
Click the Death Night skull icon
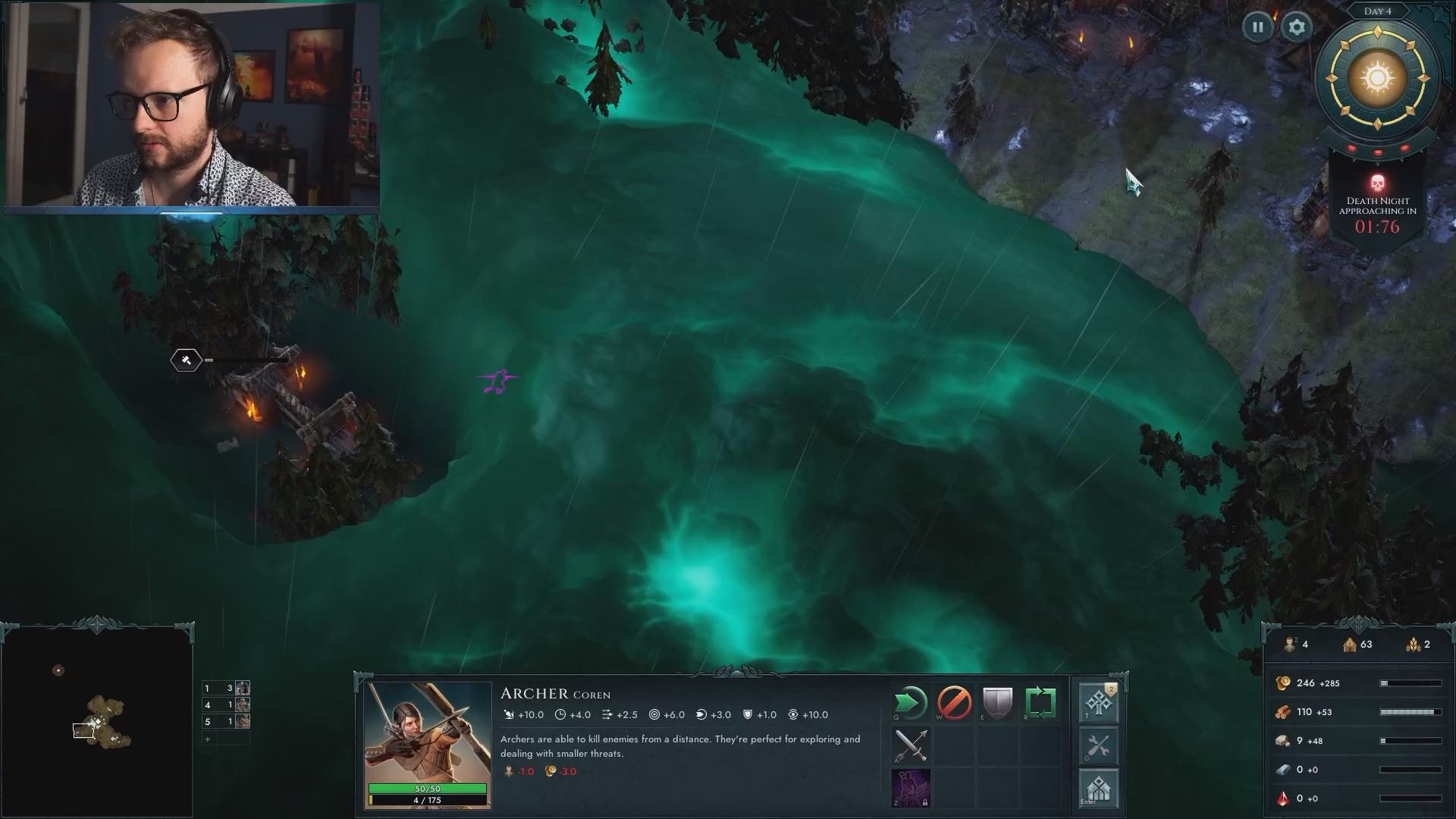[1377, 184]
